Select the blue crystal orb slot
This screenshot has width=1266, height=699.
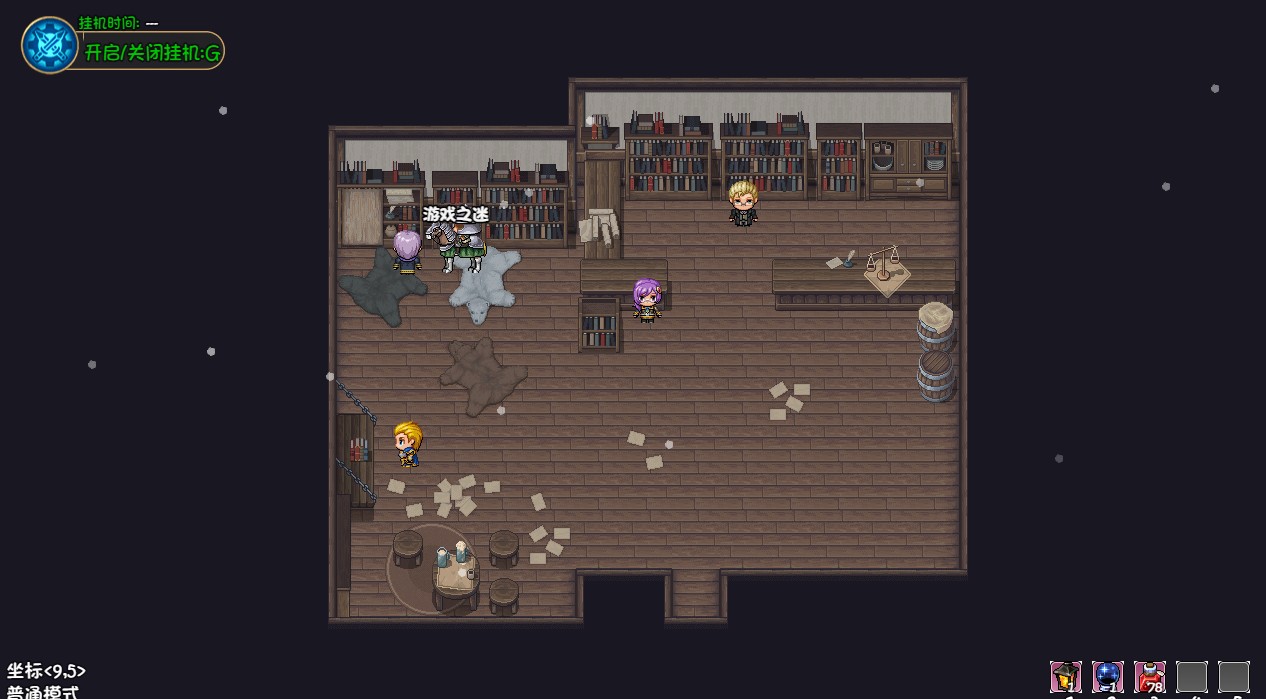point(1107,677)
